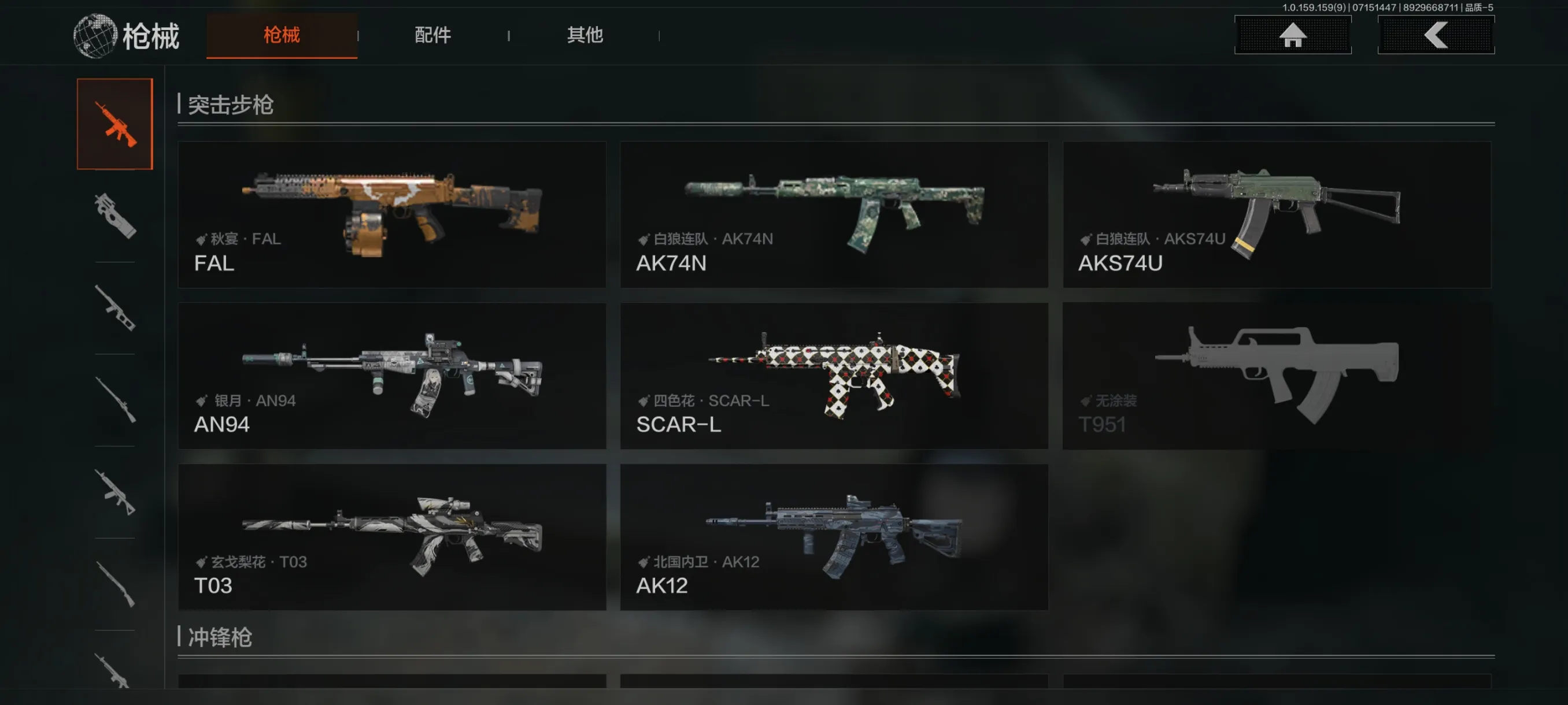The image size is (1568, 705).
Task: Switch to the submachine gun category icon
Action: tap(114, 216)
